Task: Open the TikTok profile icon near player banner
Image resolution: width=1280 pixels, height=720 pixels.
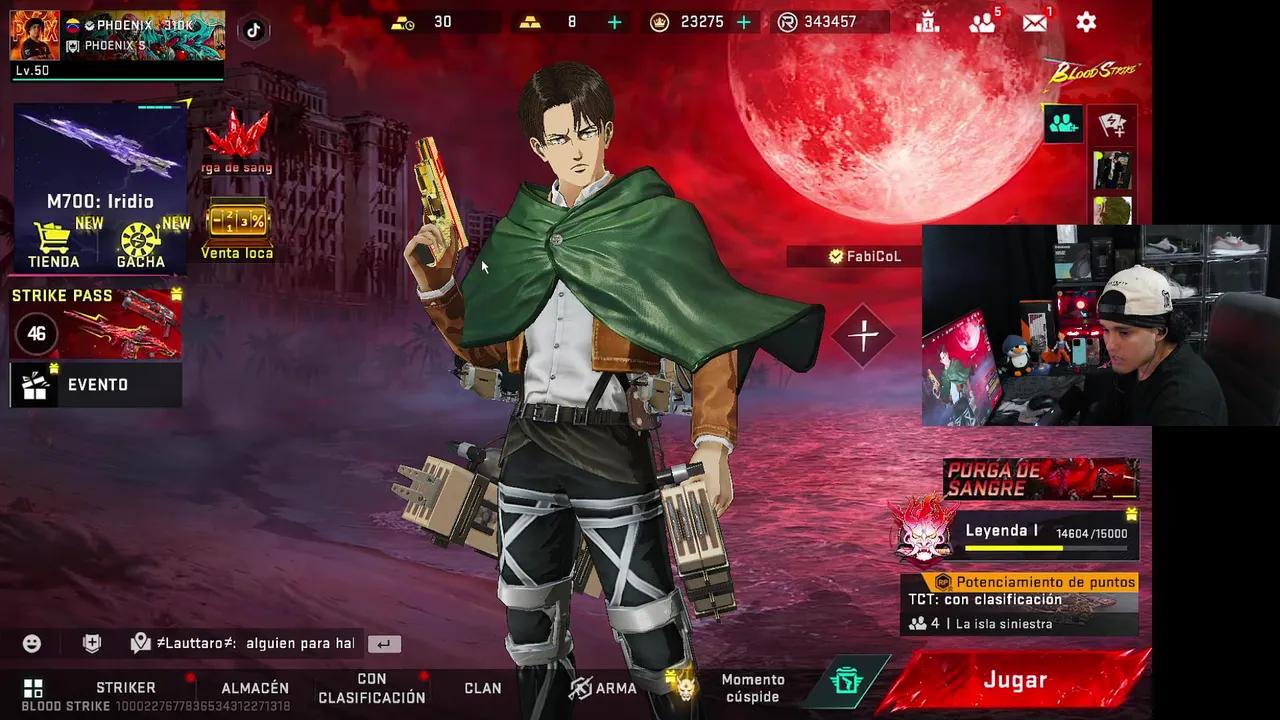Action: (x=252, y=30)
